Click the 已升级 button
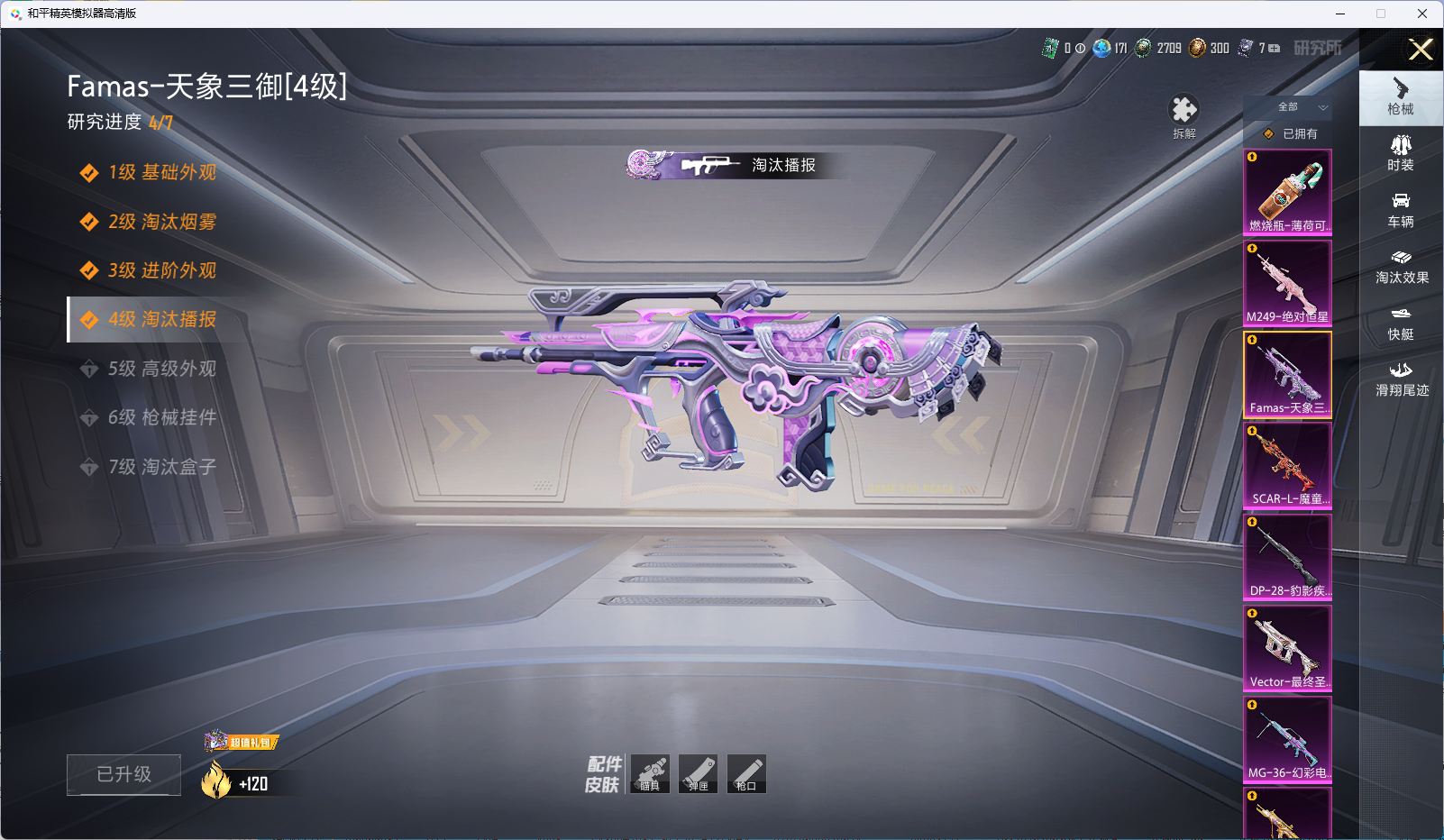Viewport: 1444px width, 840px height. click(123, 774)
